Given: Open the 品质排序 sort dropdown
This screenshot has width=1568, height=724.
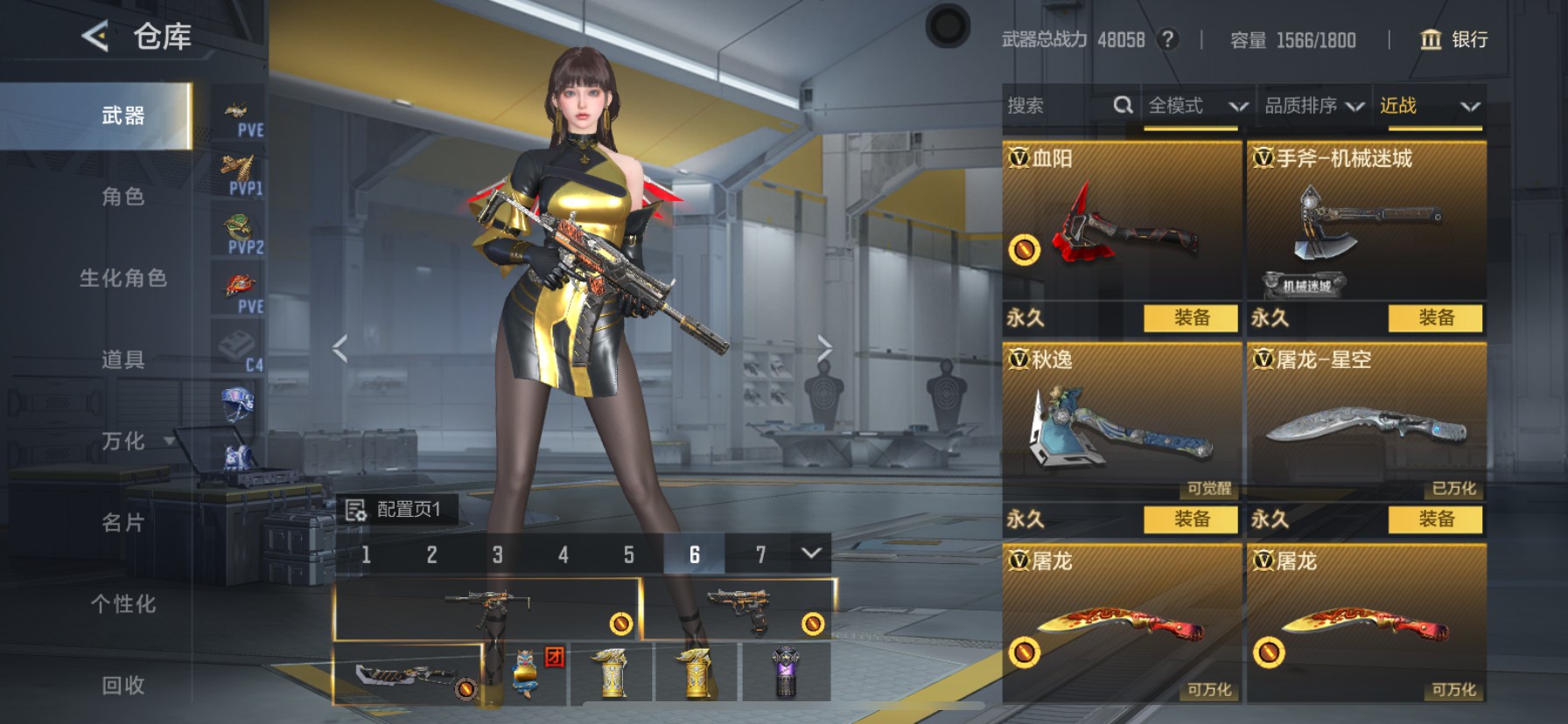Looking at the screenshot, I should coord(1314,106).
